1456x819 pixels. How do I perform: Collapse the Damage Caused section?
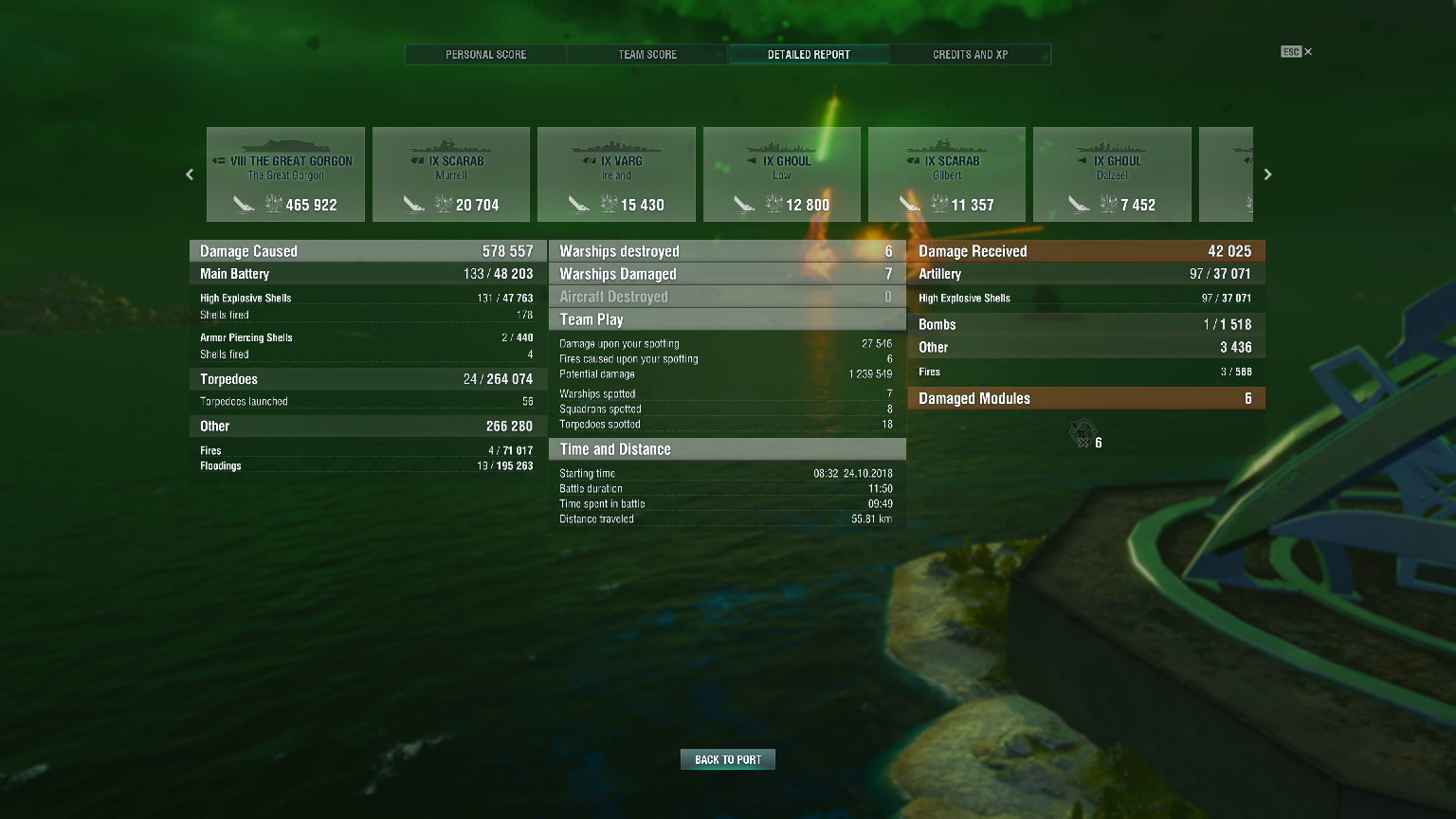pos(368,250)
